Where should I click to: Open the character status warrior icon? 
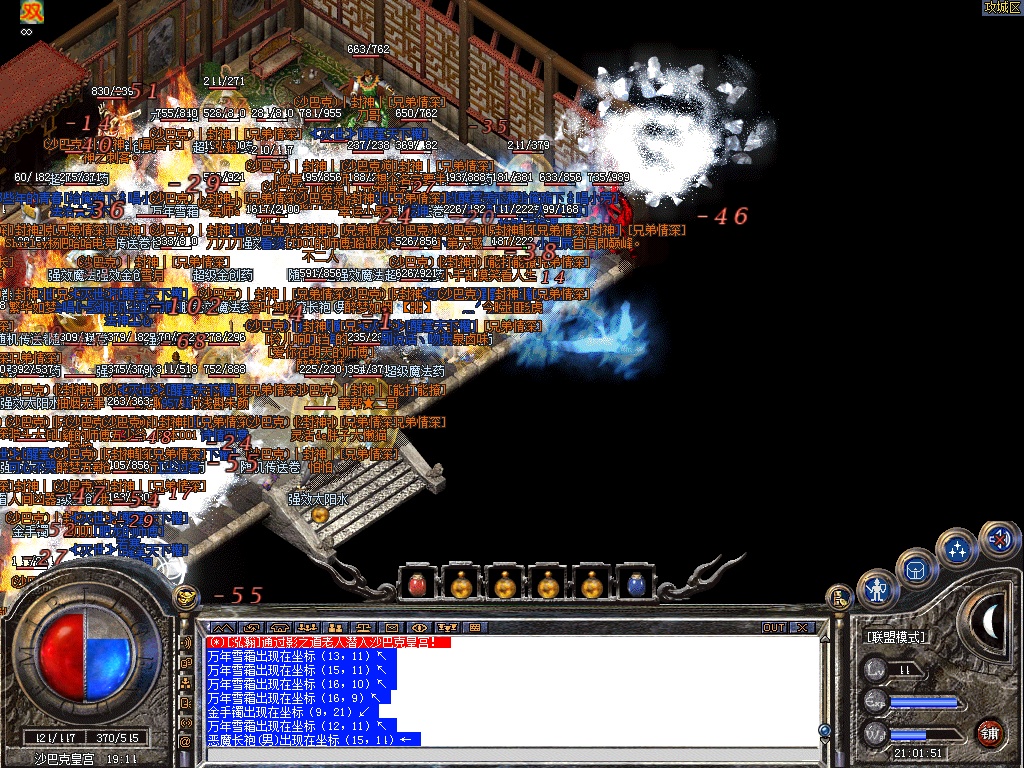pos(878,589)
